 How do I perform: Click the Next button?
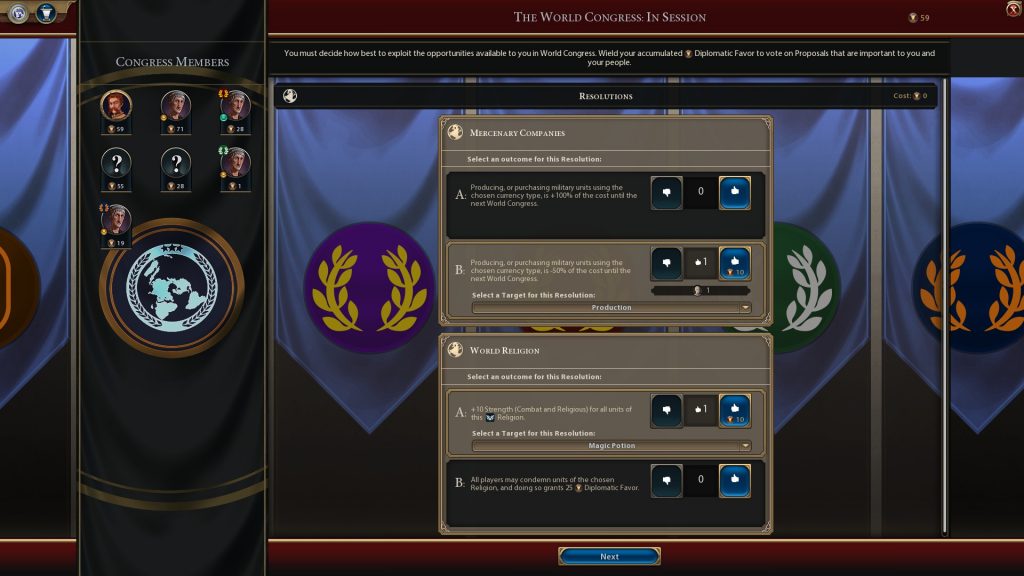pos(609,556)
